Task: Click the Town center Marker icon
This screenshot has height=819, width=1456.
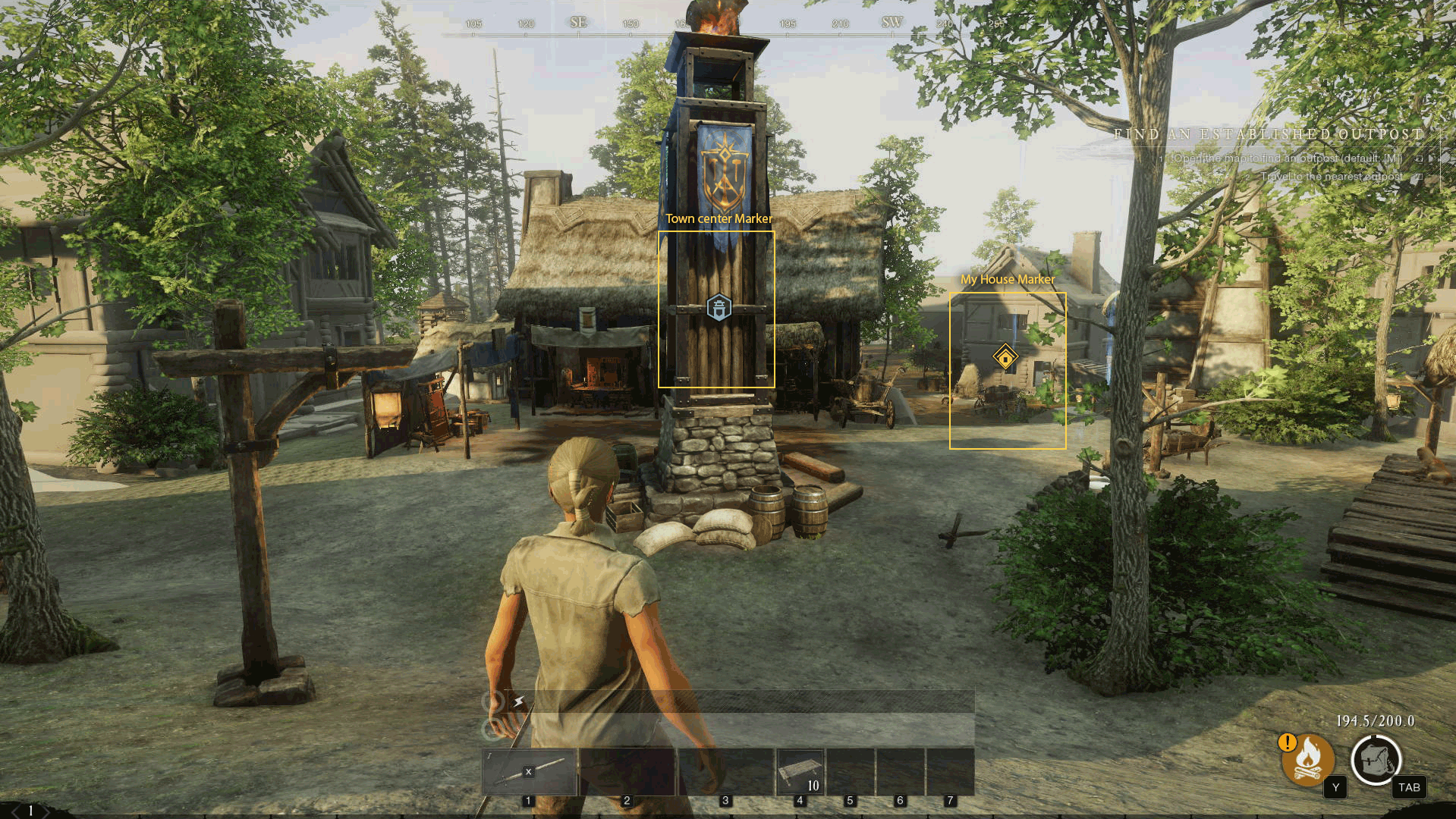Action: coord(719,308)
